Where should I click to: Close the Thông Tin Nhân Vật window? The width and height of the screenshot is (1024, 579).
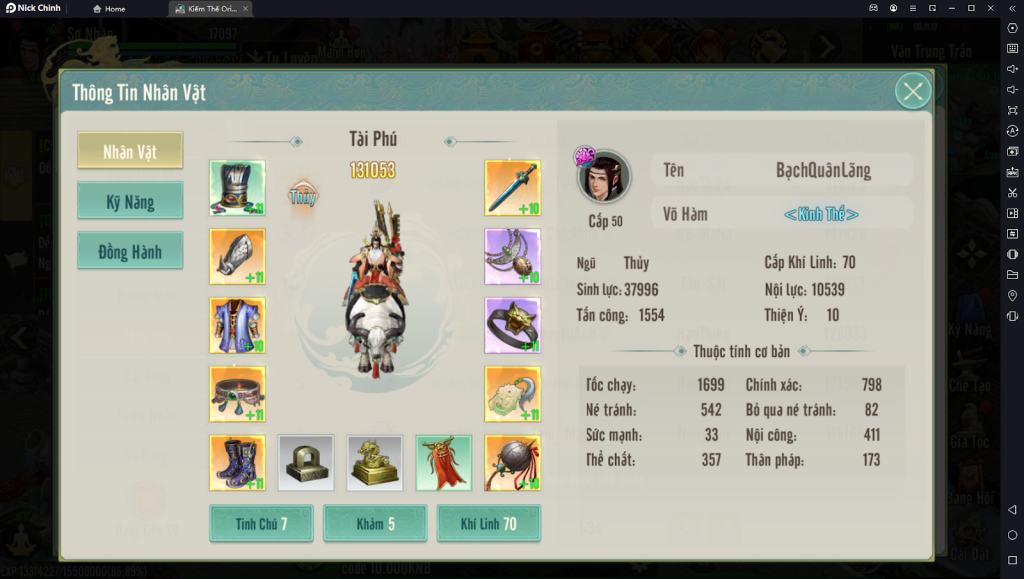tap(912, 92)
